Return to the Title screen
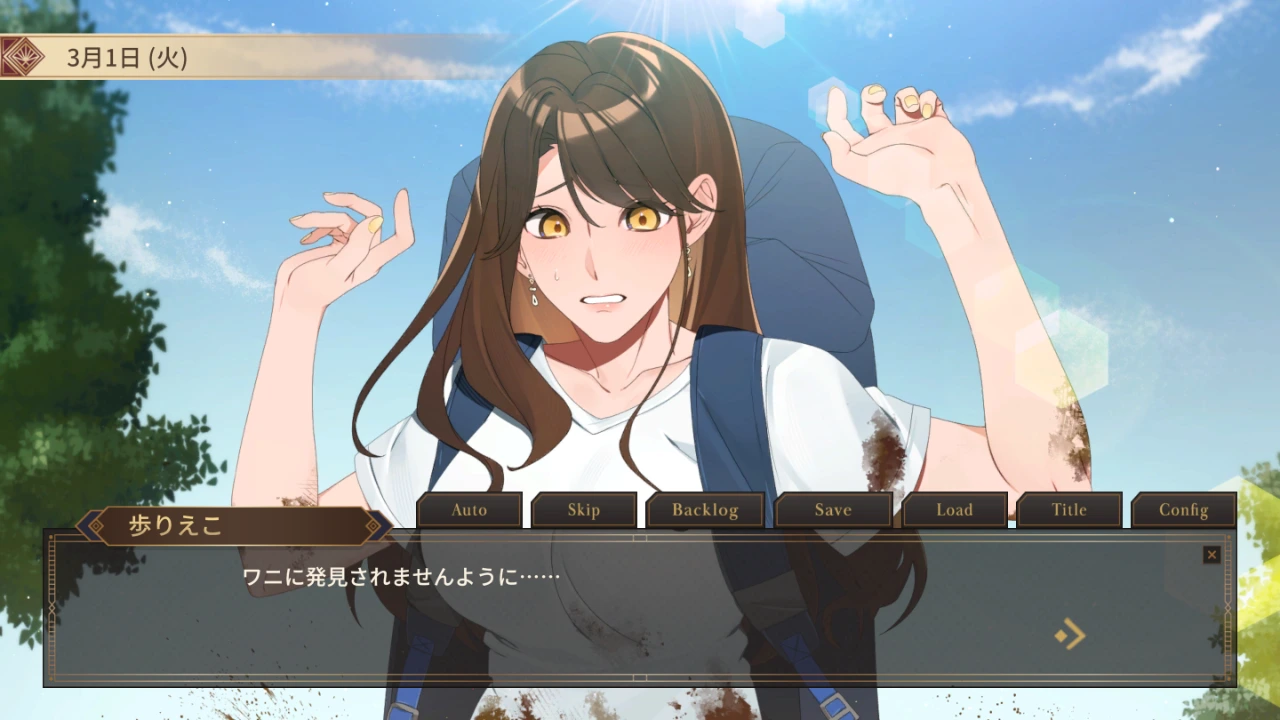1280x720 pixels. pos(1068,510)
